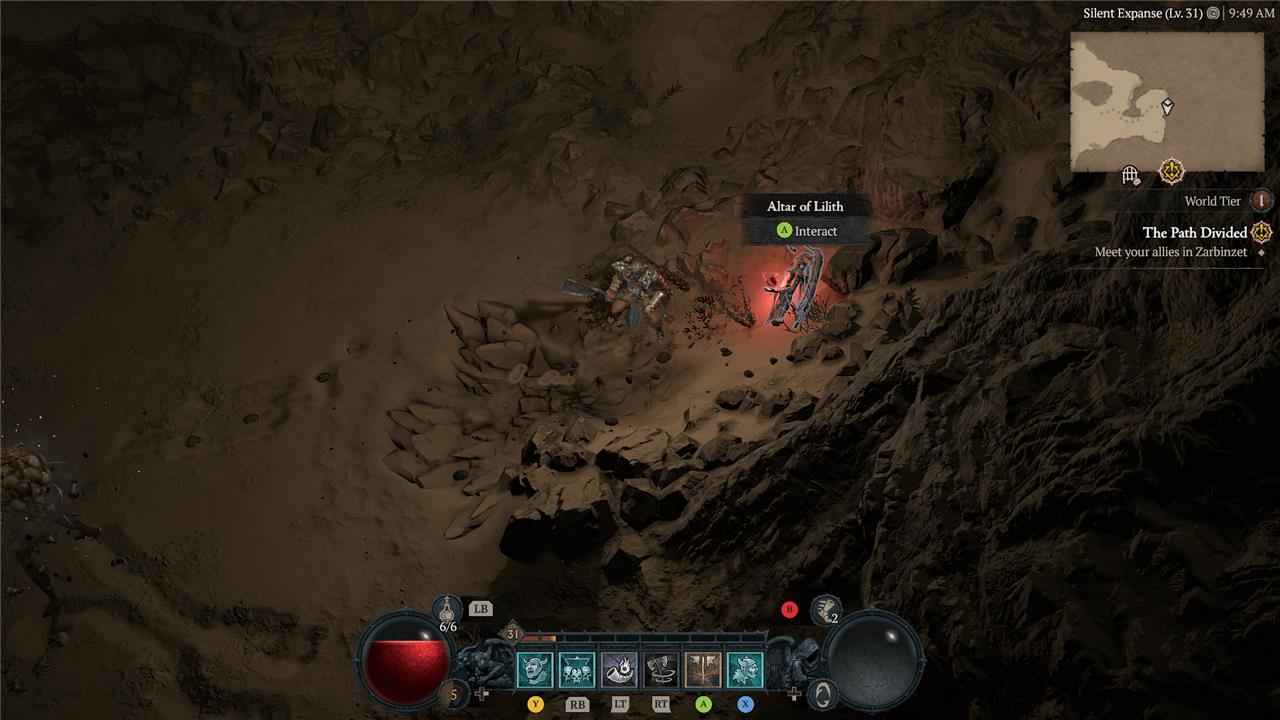
Task: Trigger the flaming war horn skill
Action: point(619,670)
